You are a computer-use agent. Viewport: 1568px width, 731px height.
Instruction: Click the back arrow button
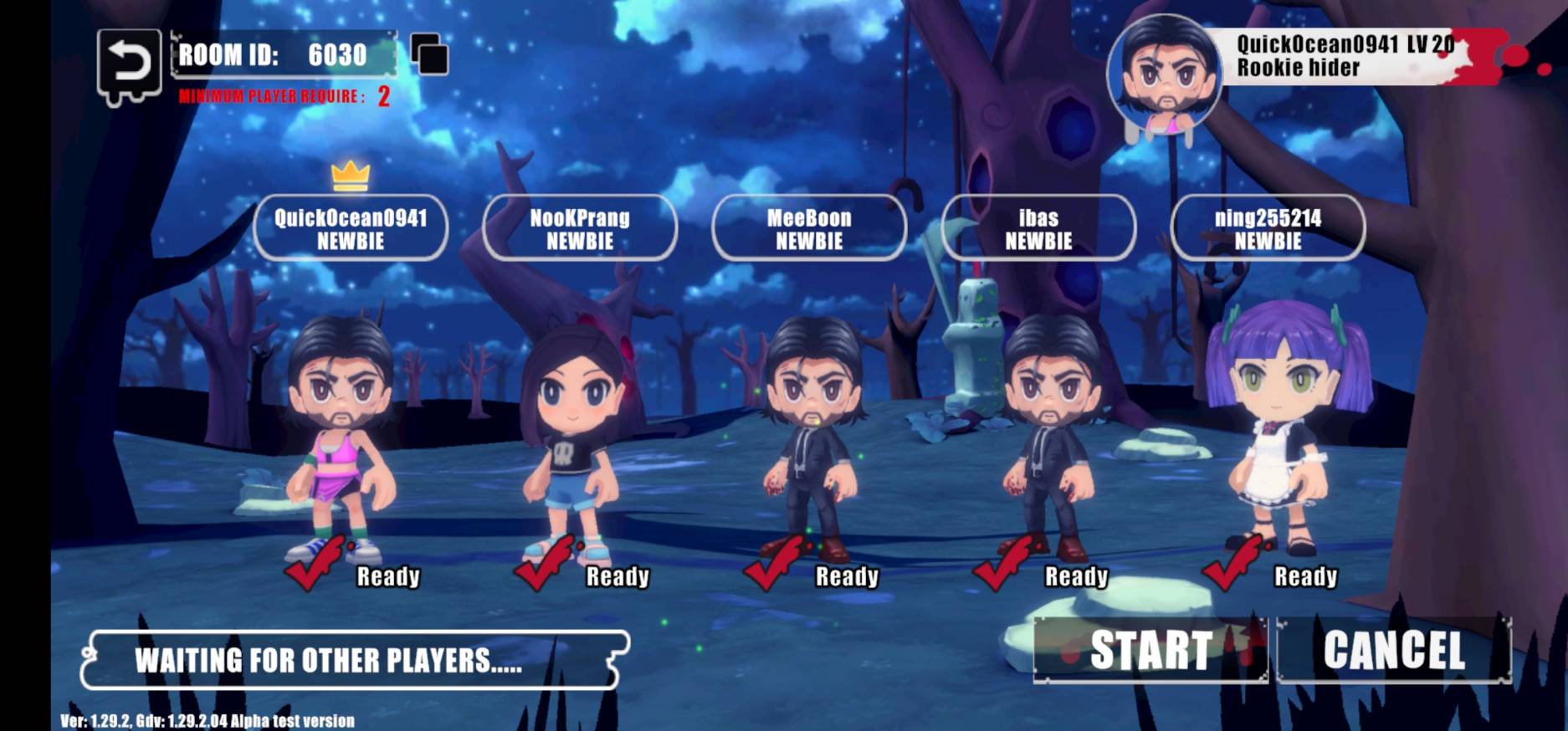pyautogui.click(x=128, y=64)
